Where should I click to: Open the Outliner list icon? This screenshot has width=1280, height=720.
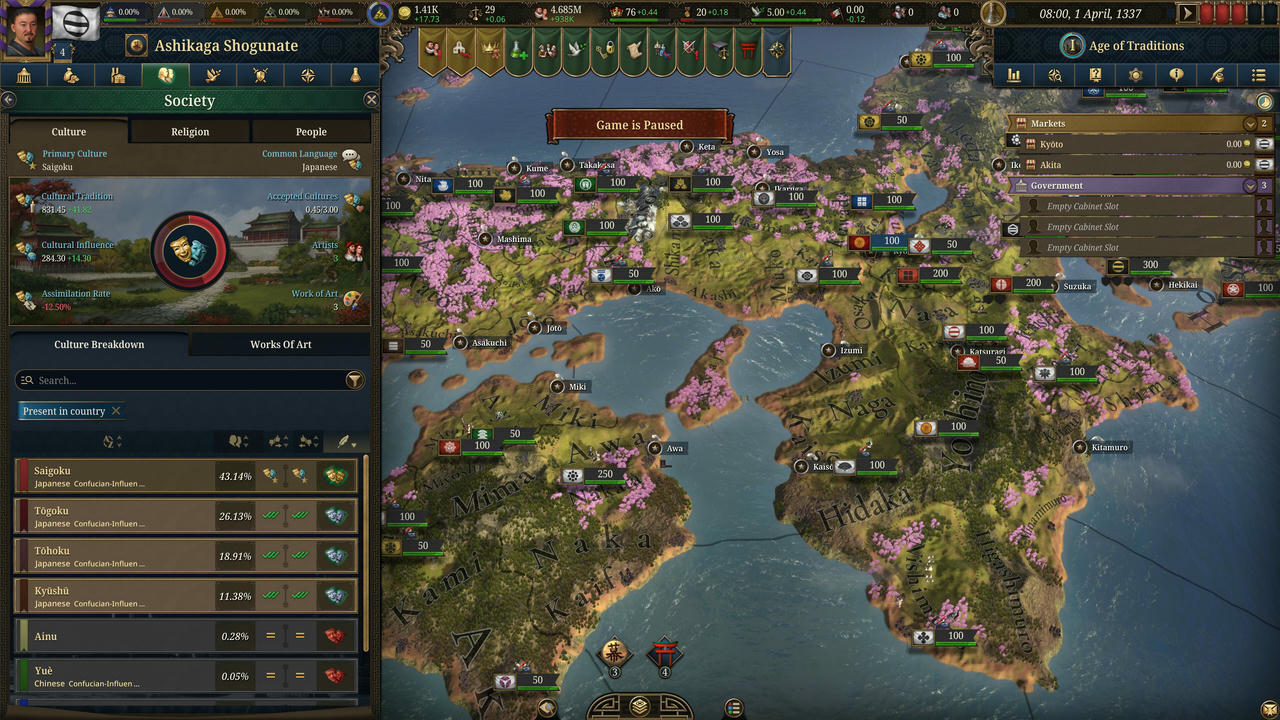coord(1258,75)
